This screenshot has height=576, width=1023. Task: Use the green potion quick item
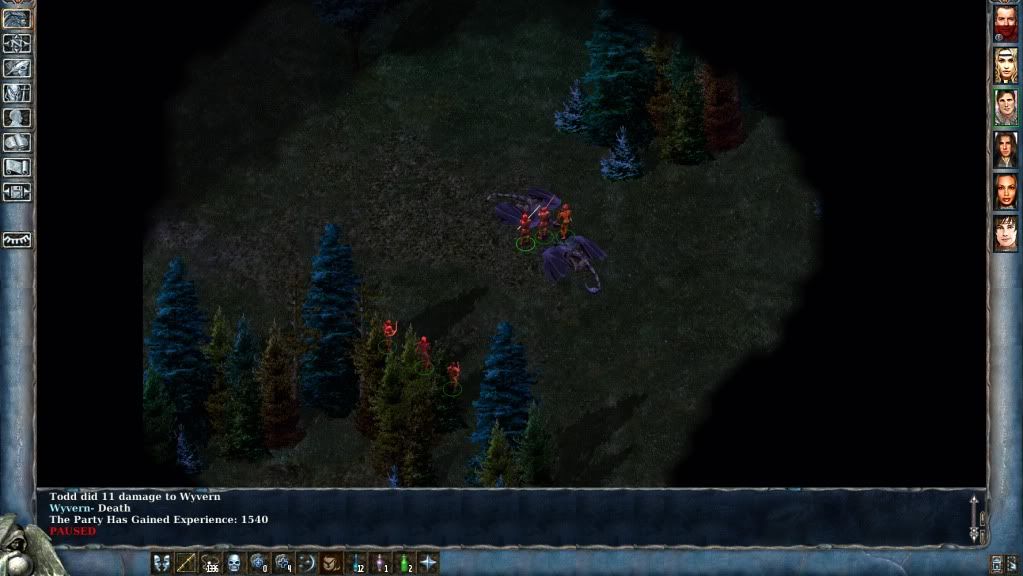(x=404, y=563)
